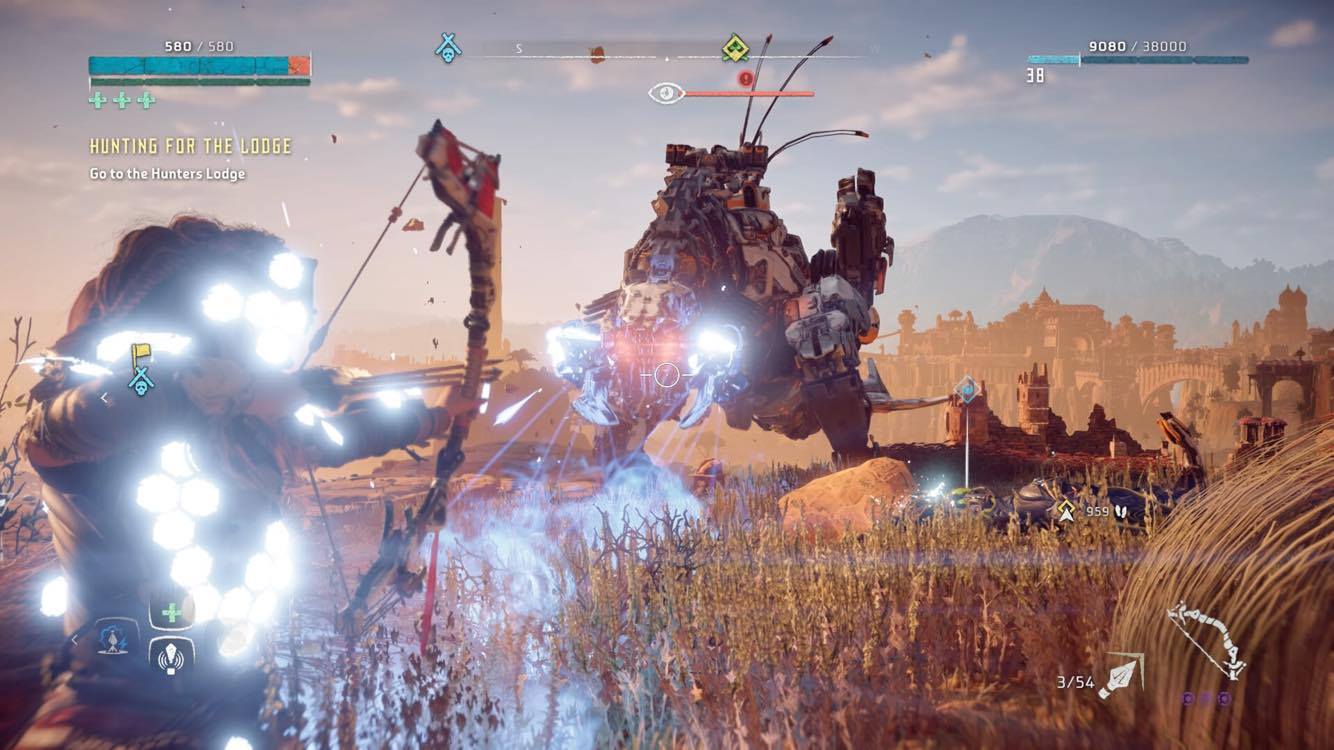Click the blue diamond waypoint marker on pole

click(x=966, y=388)
